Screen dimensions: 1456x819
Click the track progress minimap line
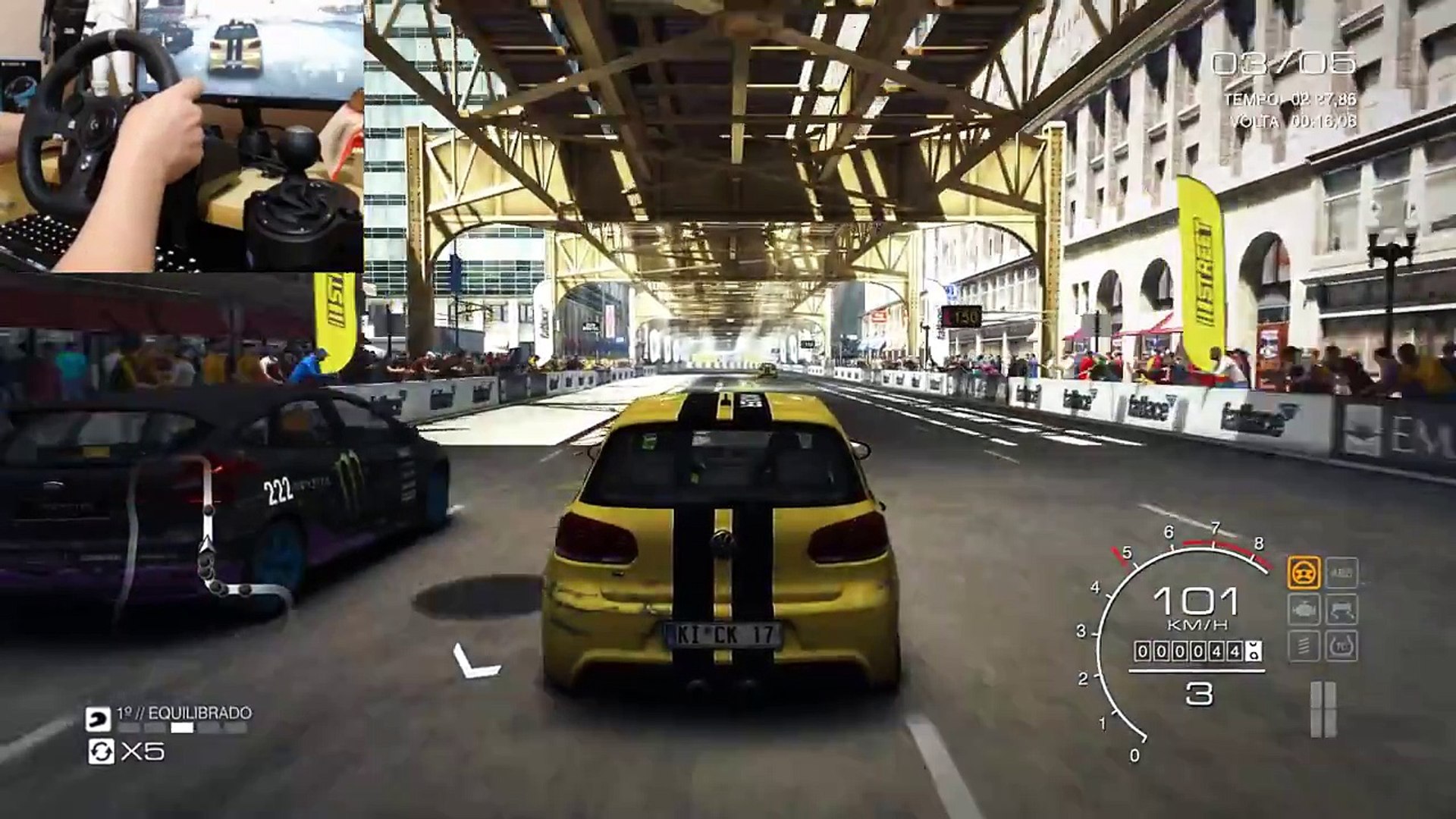pyautogui.click(x=207, y=531)
